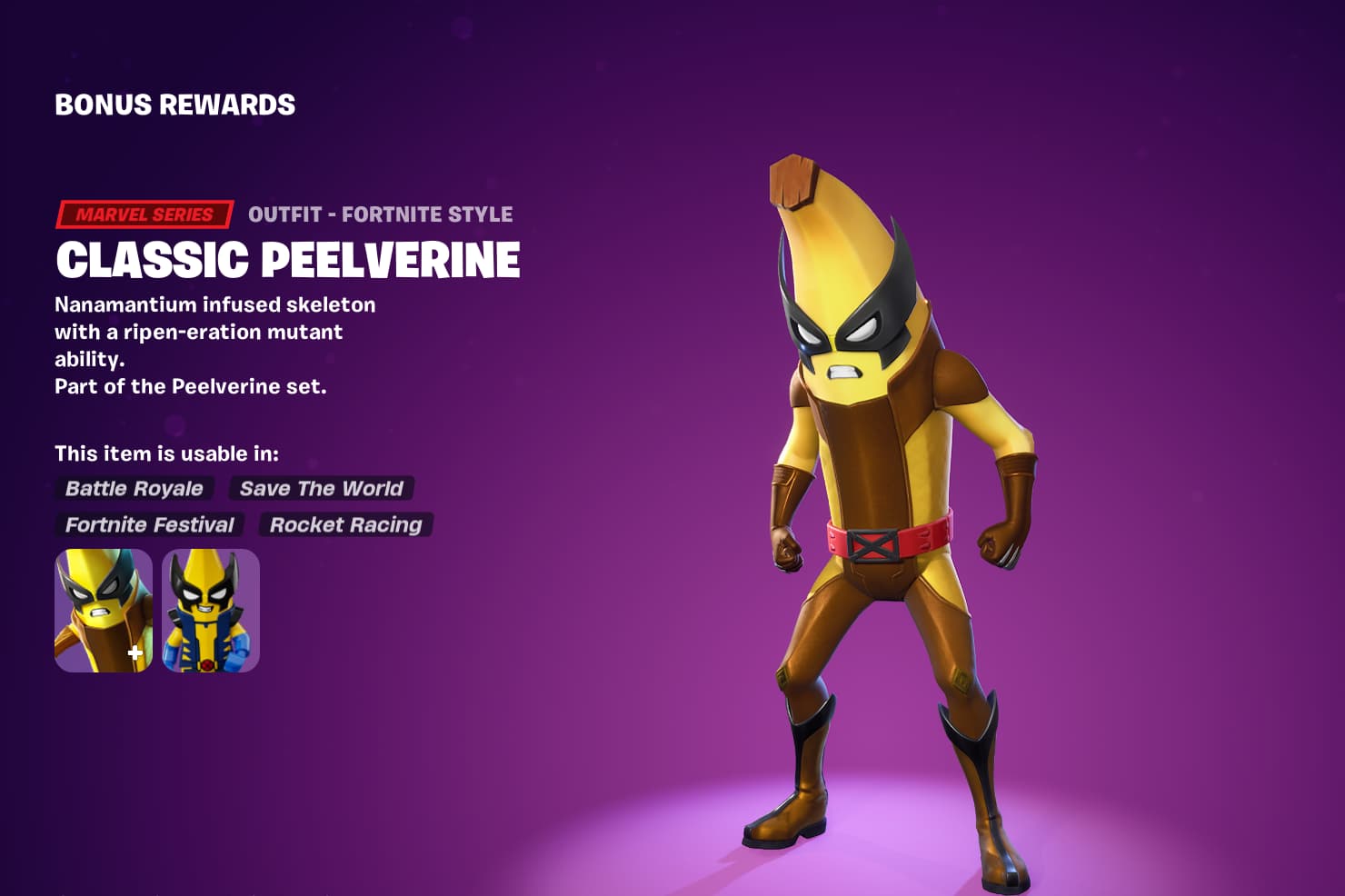The height and width of the screenshot is (896, 1345).
Task: Select the CLASSIC PEELVERINE title
Action: point(287,261)
